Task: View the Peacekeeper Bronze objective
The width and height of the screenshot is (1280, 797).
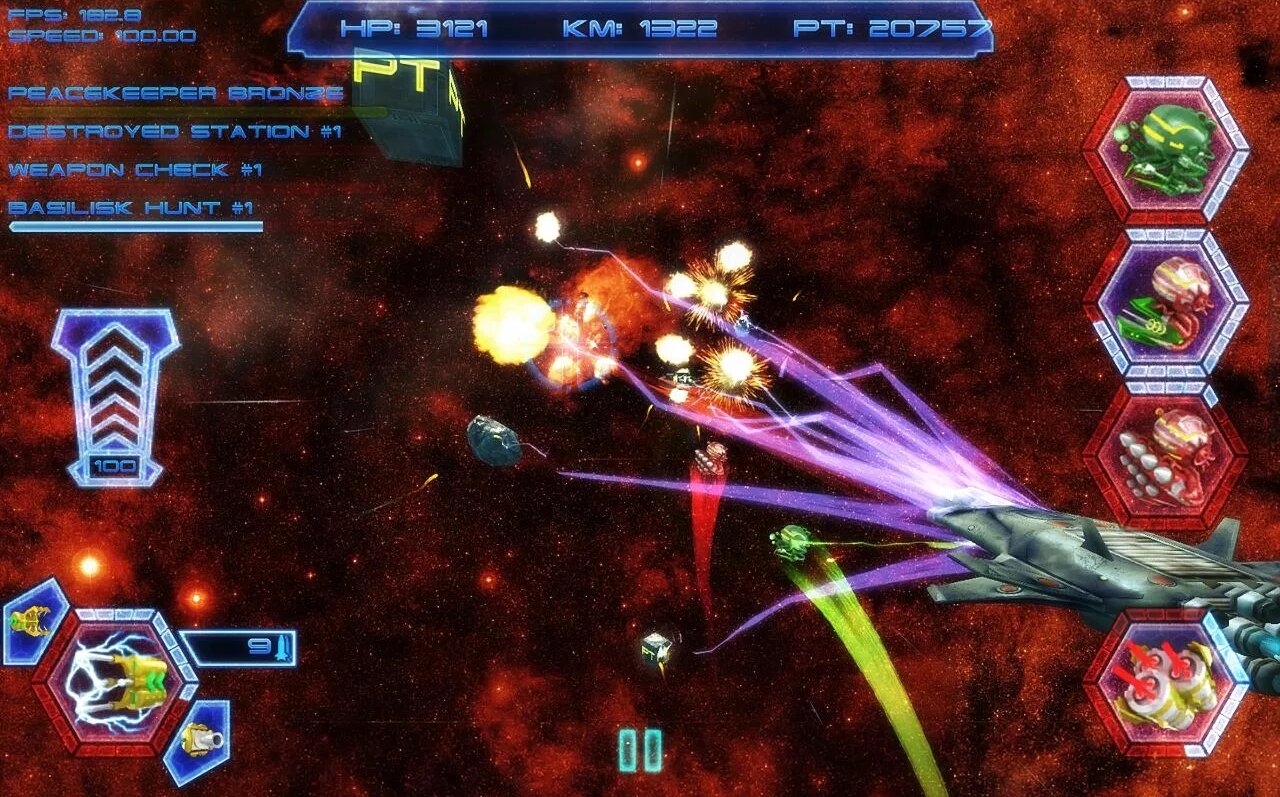Action: coord(176,94)
